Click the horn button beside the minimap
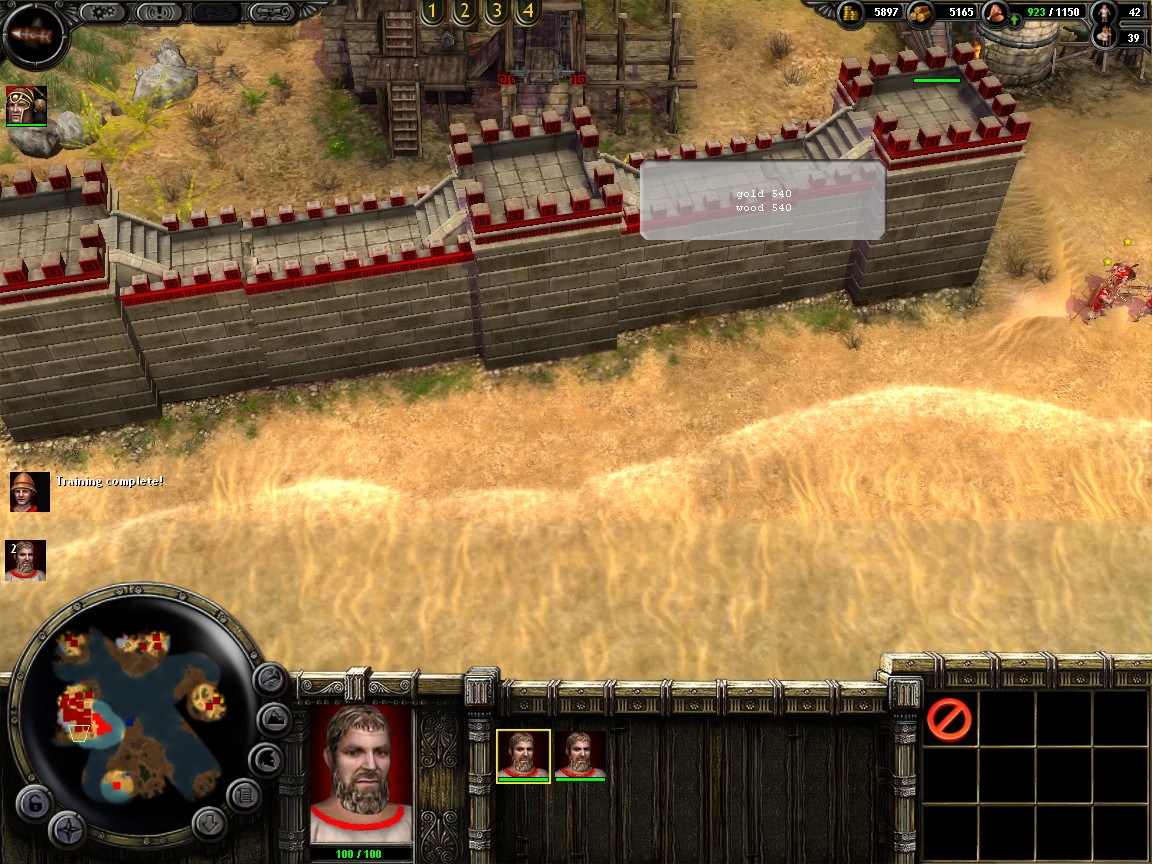1152x864 pixels. click(269, 680)
